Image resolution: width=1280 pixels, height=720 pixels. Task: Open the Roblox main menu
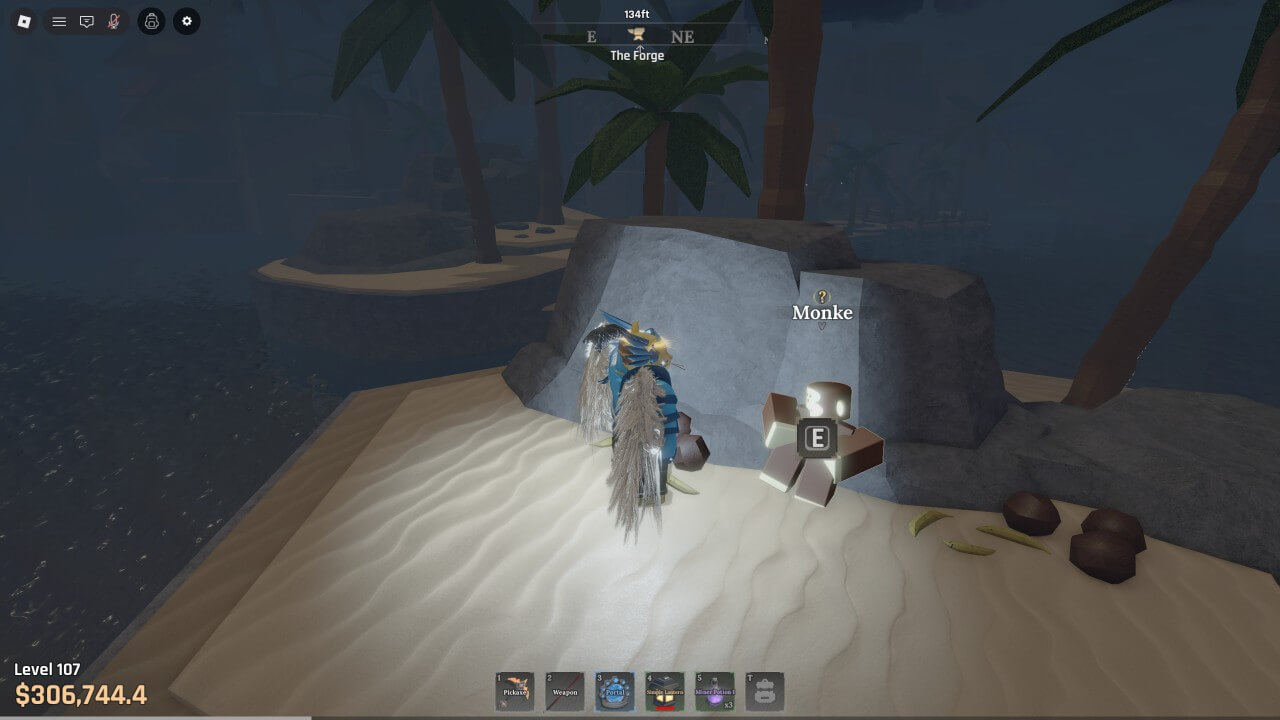coord(24,21)
